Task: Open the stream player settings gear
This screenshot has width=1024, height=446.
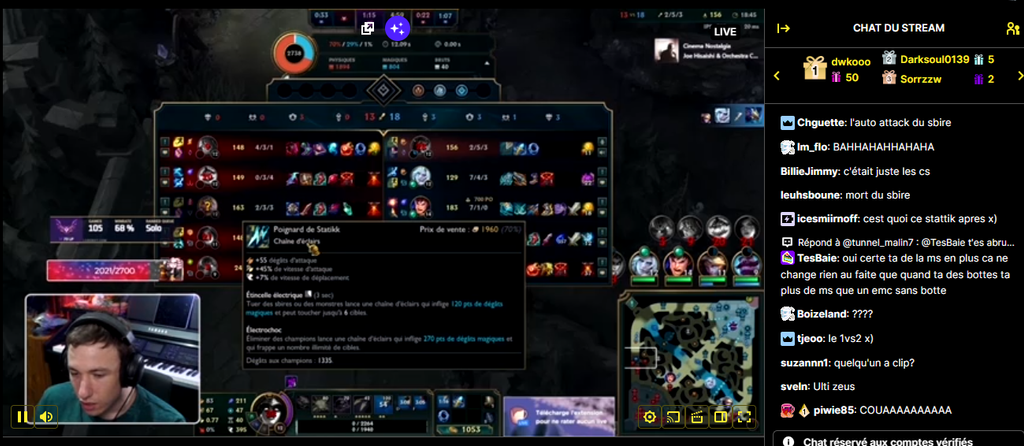Action: (650, 417)
